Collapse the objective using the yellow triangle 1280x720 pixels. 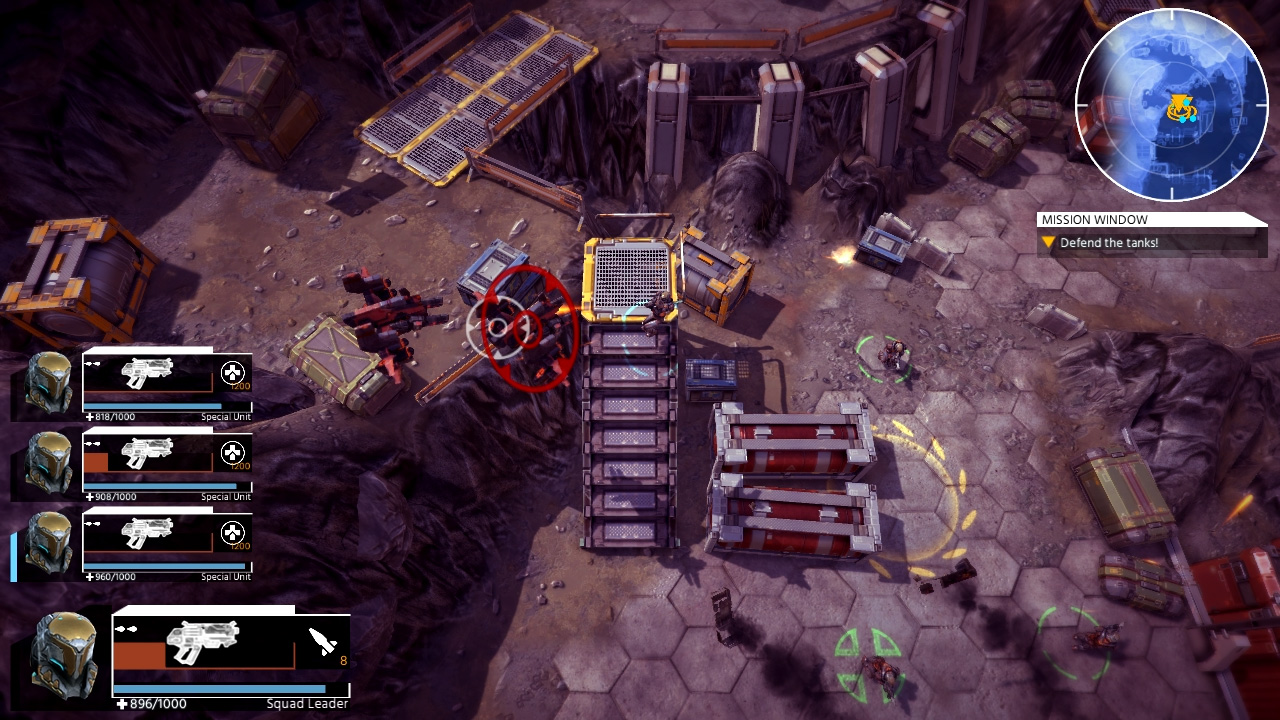pos(1047,241)
